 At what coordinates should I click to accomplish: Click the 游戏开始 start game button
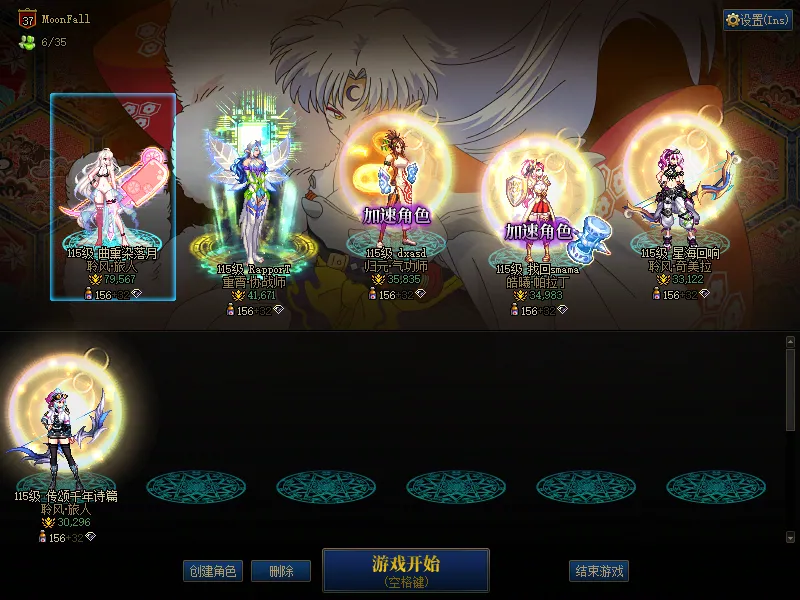(x=405, y=570)
